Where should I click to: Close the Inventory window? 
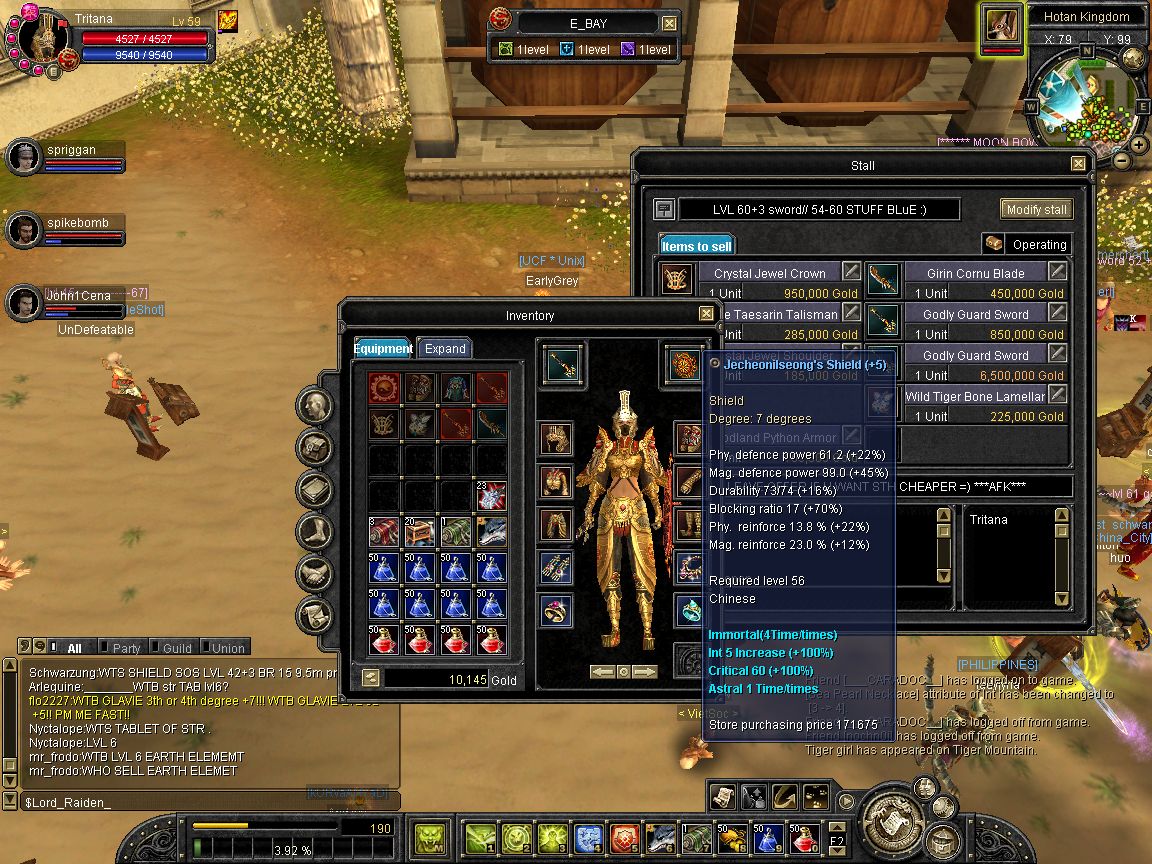706,314
